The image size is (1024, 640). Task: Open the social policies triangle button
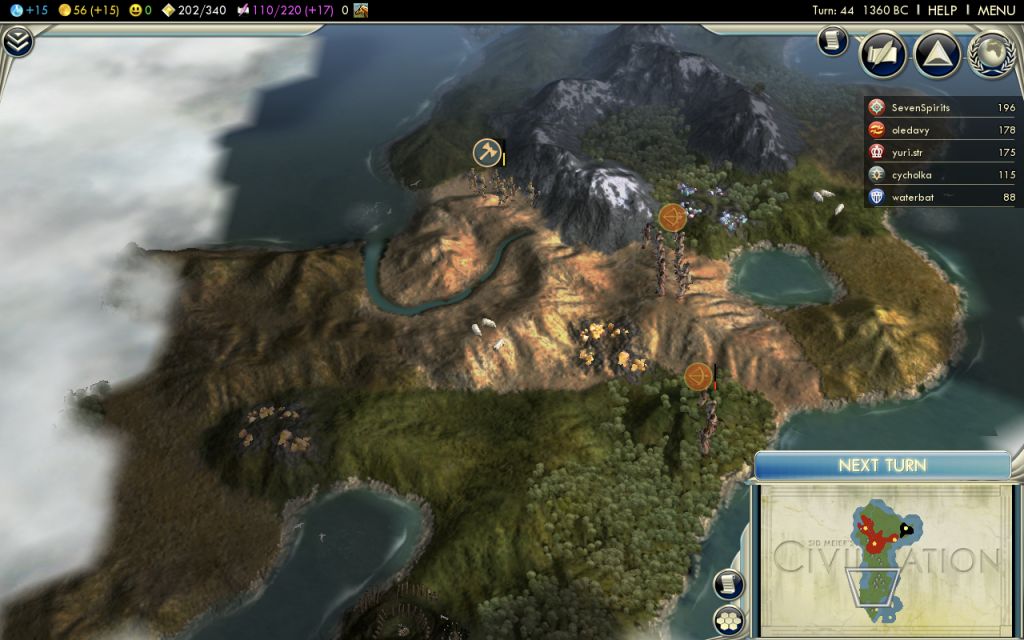pyautogui.click(x=938, y=55)
